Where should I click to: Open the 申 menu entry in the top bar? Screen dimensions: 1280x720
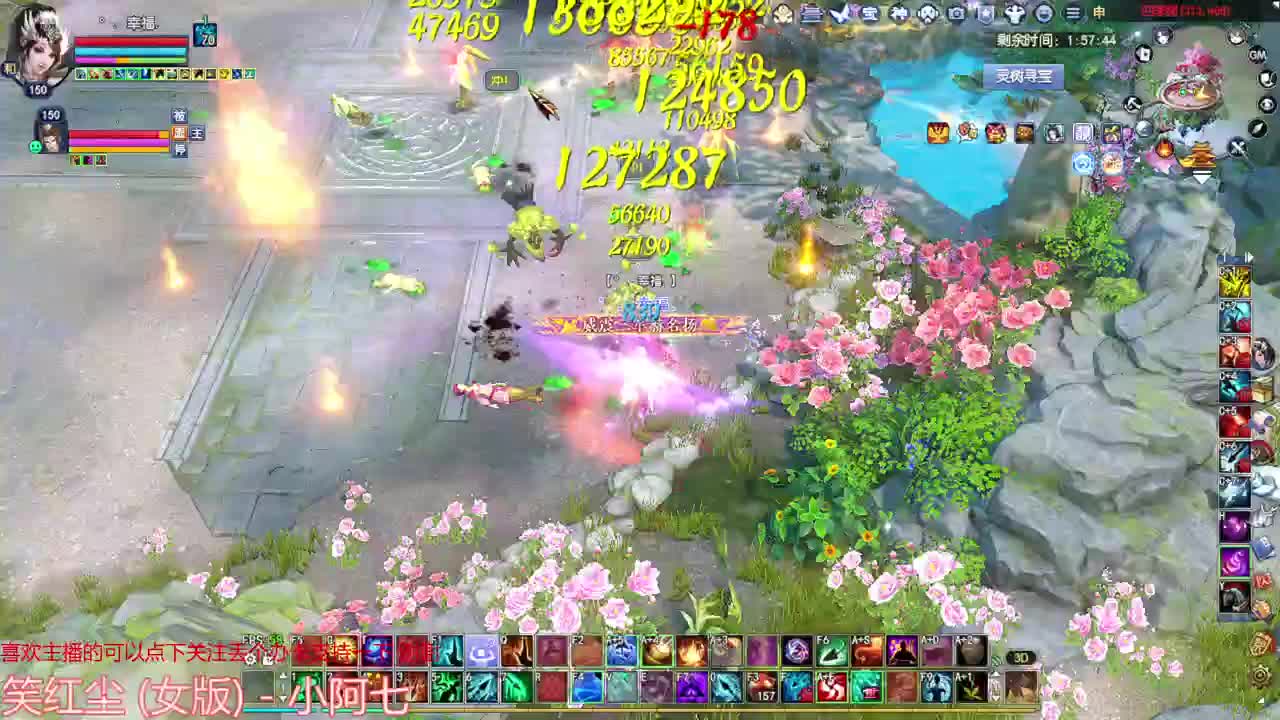(x=1097, y=12)
